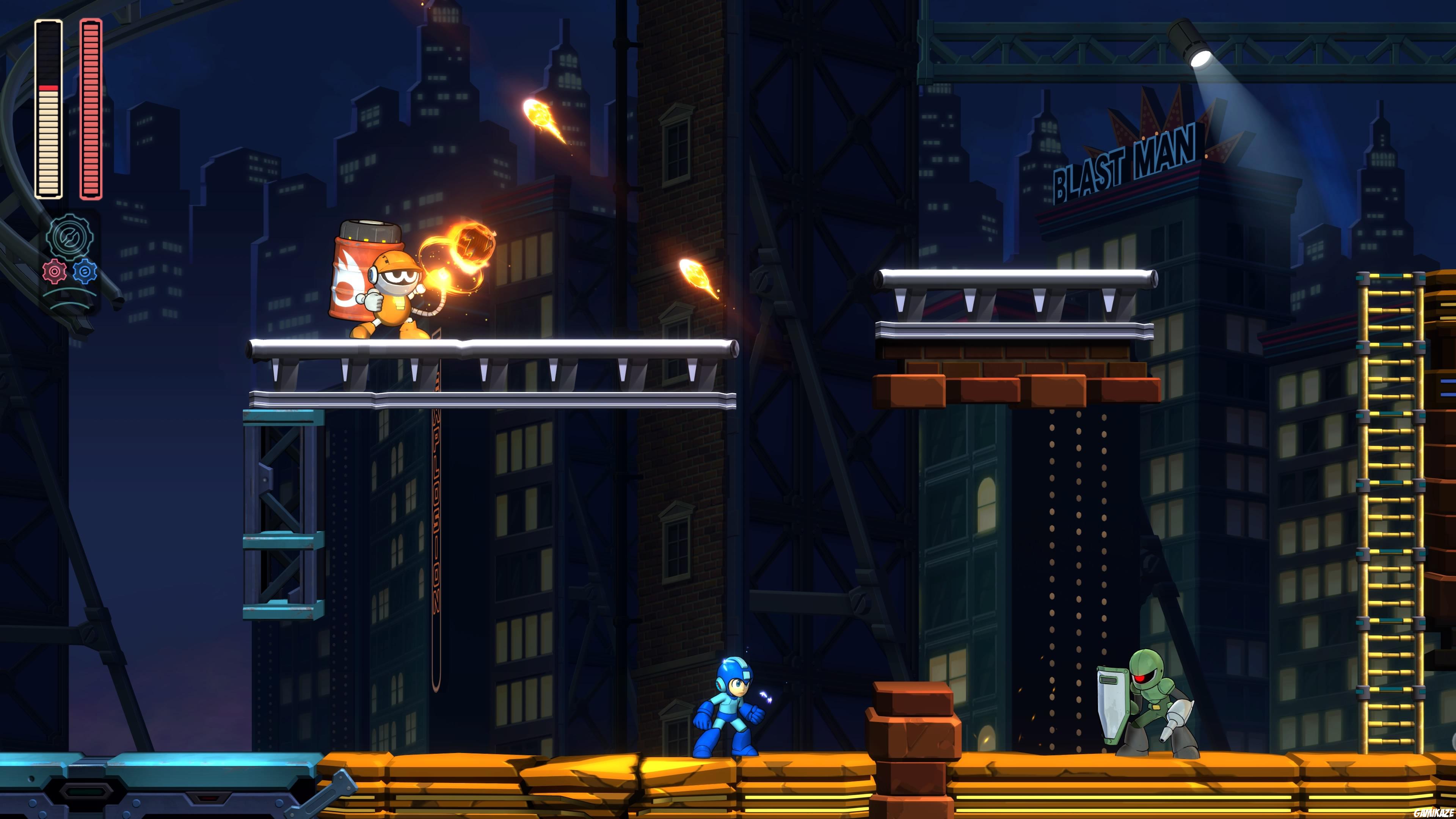The width and height of the screenshot is (1456, 819).
Task: Click the yellow health bar with red segment
Action: tap(49, 113)
